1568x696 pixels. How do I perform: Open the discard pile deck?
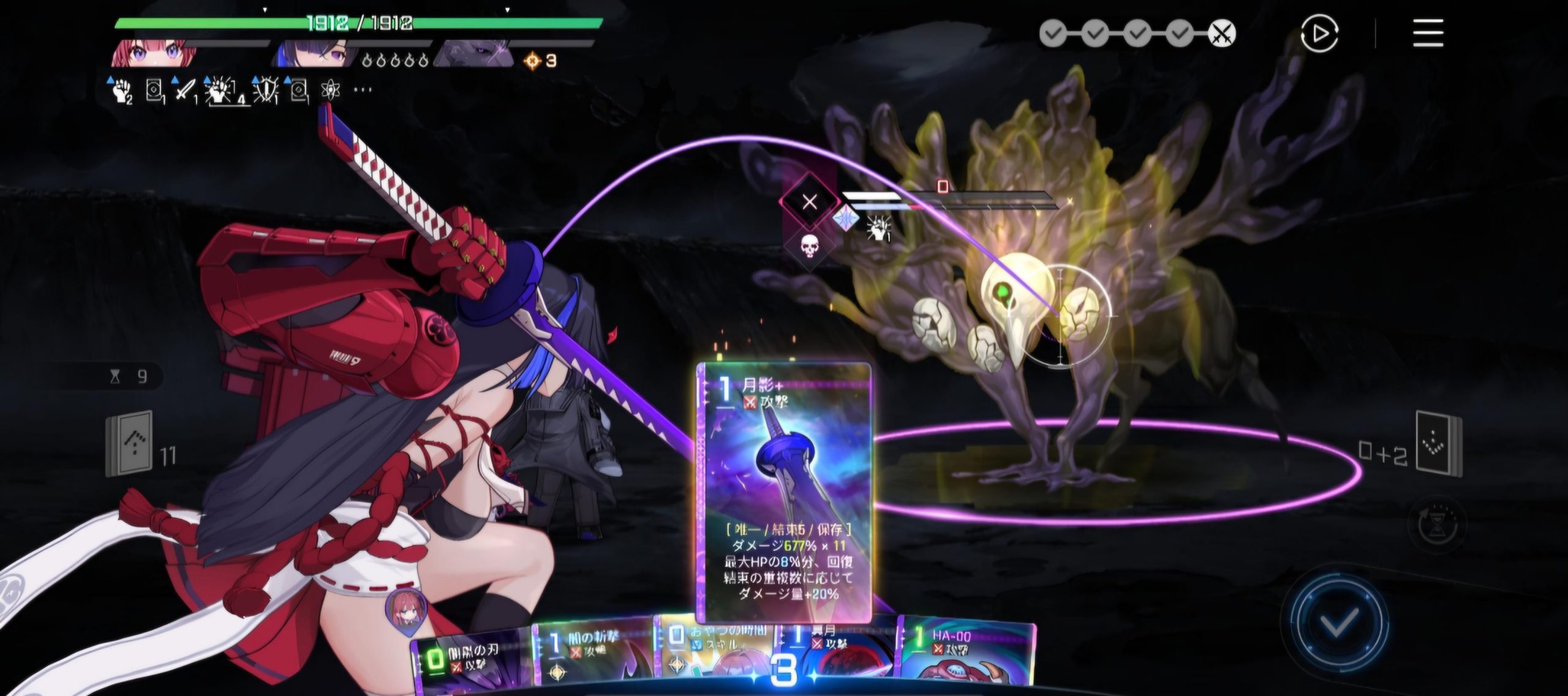pyautogui.click(x=1438, y=444)
